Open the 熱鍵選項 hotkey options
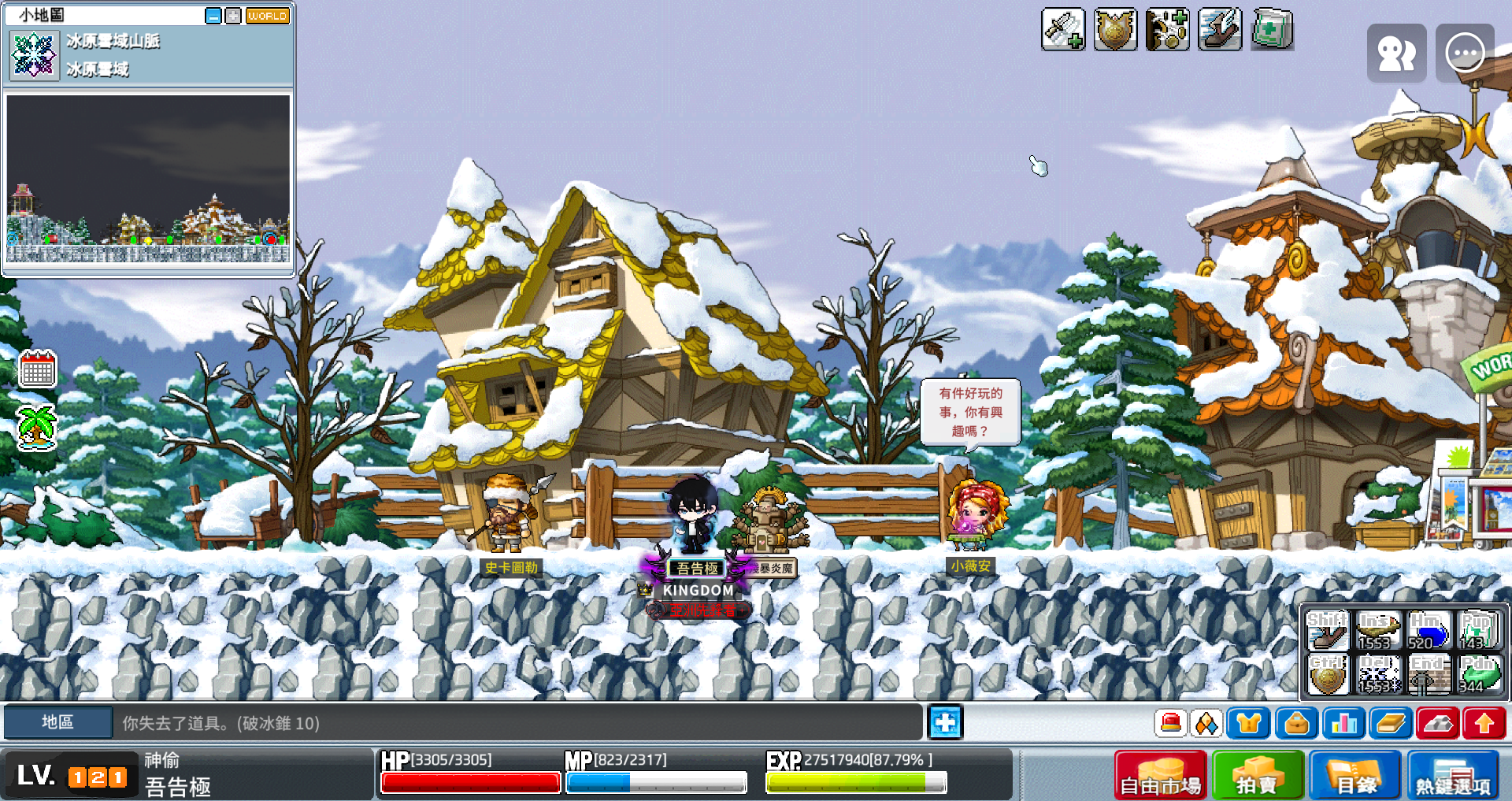The width and height of the screenshot is (1512, 801). (1453, 776)
